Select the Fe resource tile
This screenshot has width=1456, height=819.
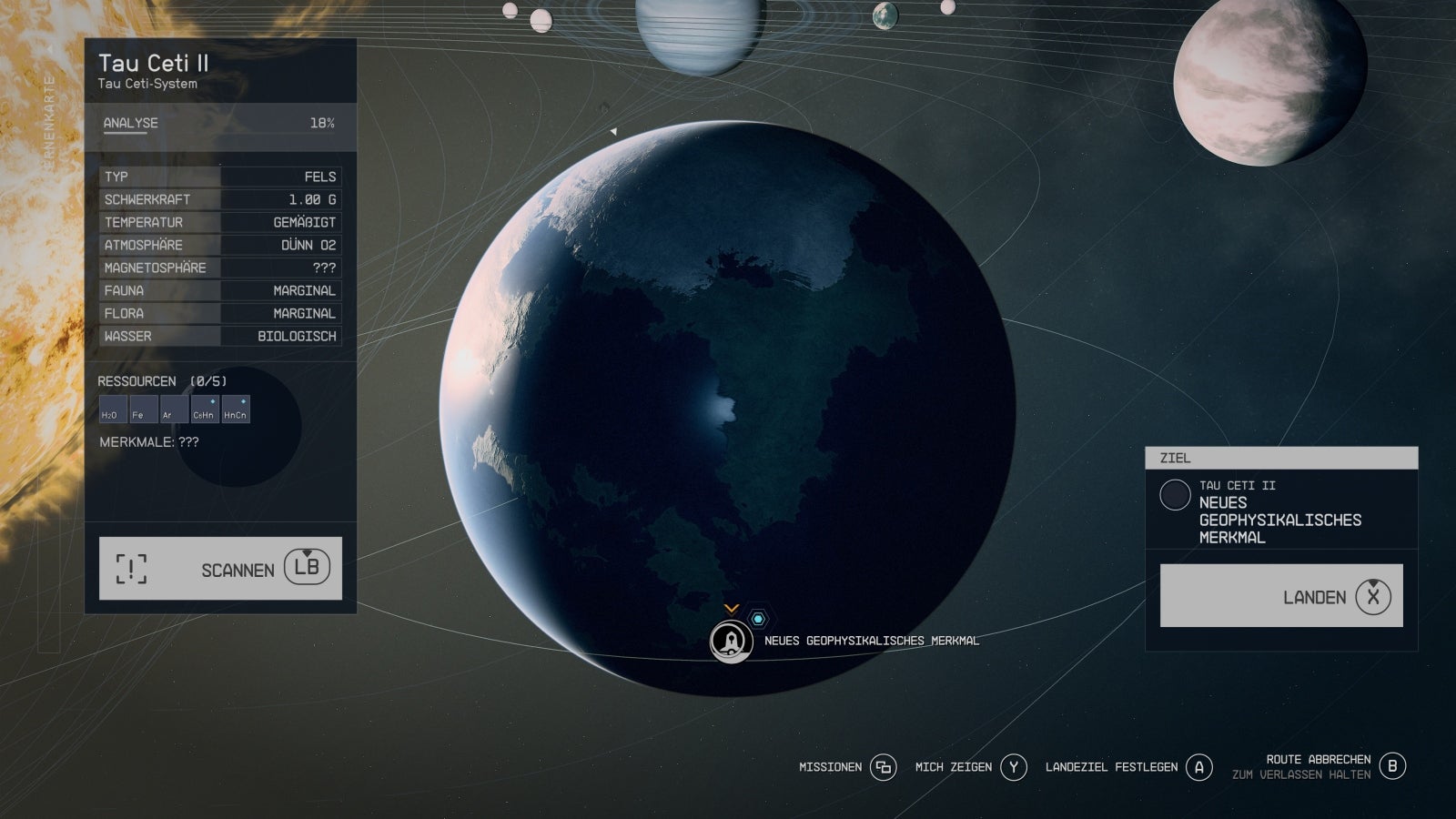coord(143,409)
